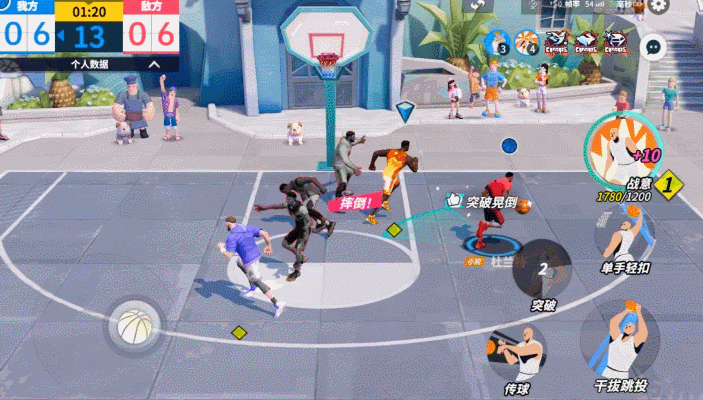The width and height of the screenshot is (703, 400).
Task: Activate the 战意 special skill portrait
Action: (615, 148)
